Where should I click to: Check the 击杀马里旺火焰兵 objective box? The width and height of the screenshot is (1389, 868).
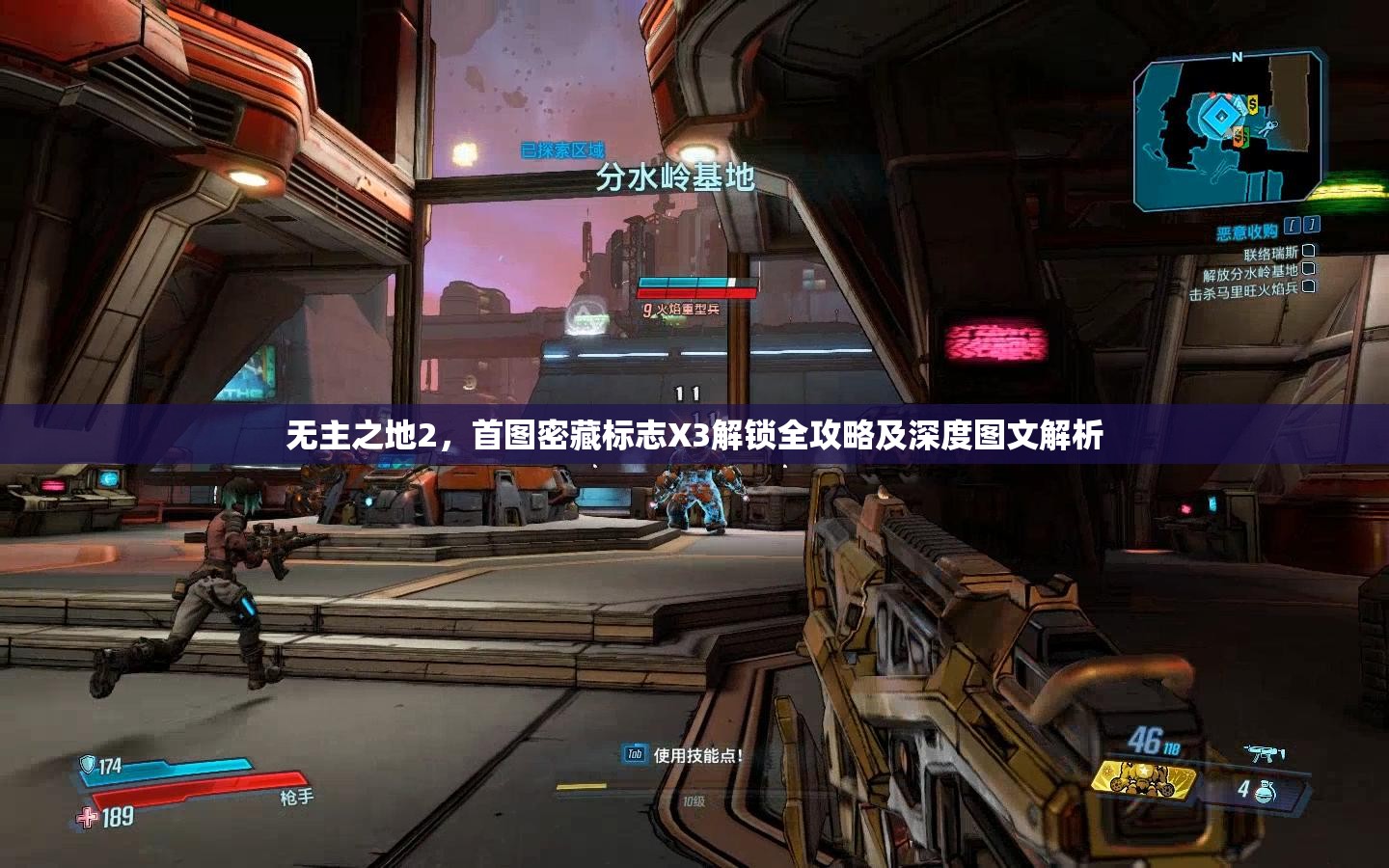tap(1308, 287)
